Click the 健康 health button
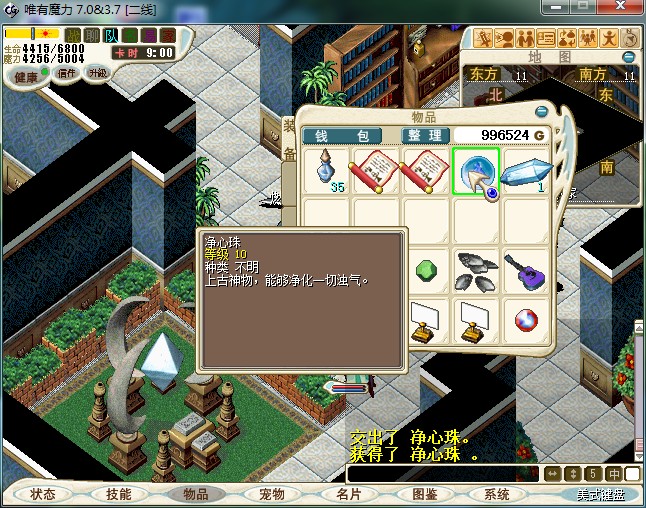 (26, 77)
